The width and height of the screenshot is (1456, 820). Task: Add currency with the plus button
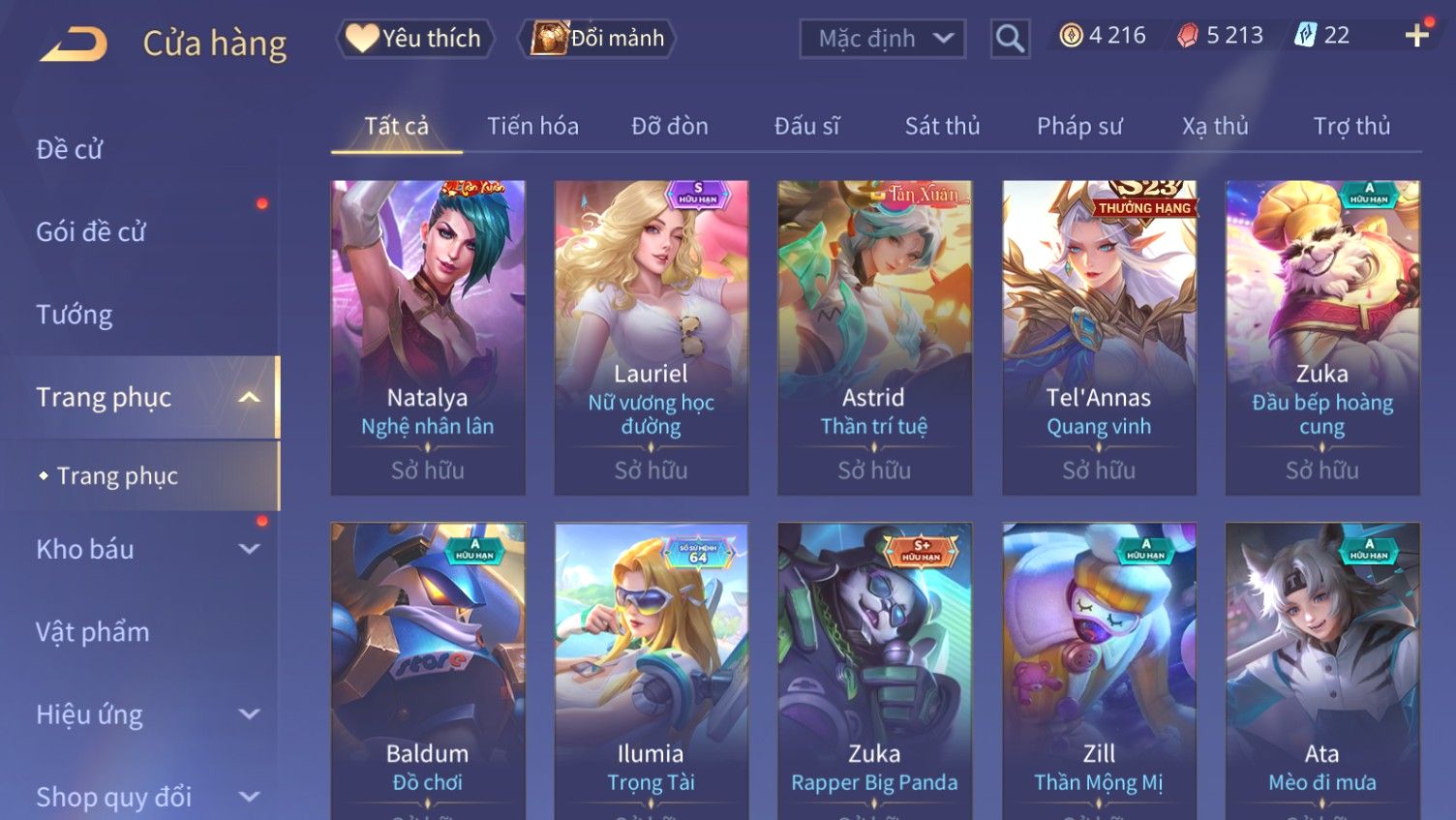(1416, 36)
